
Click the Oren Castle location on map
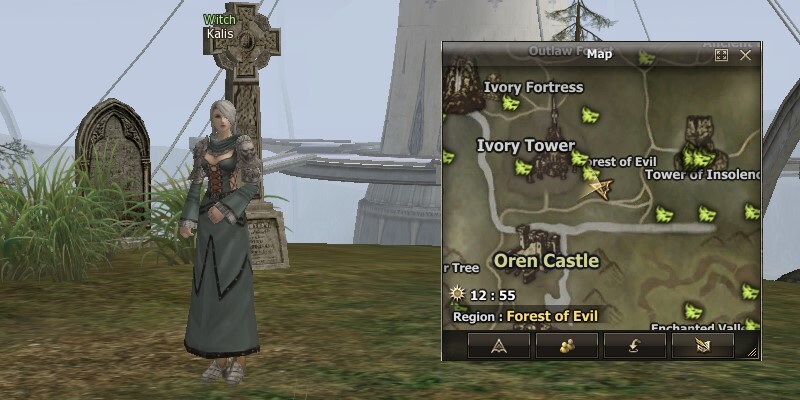click(x=547, y=261)
